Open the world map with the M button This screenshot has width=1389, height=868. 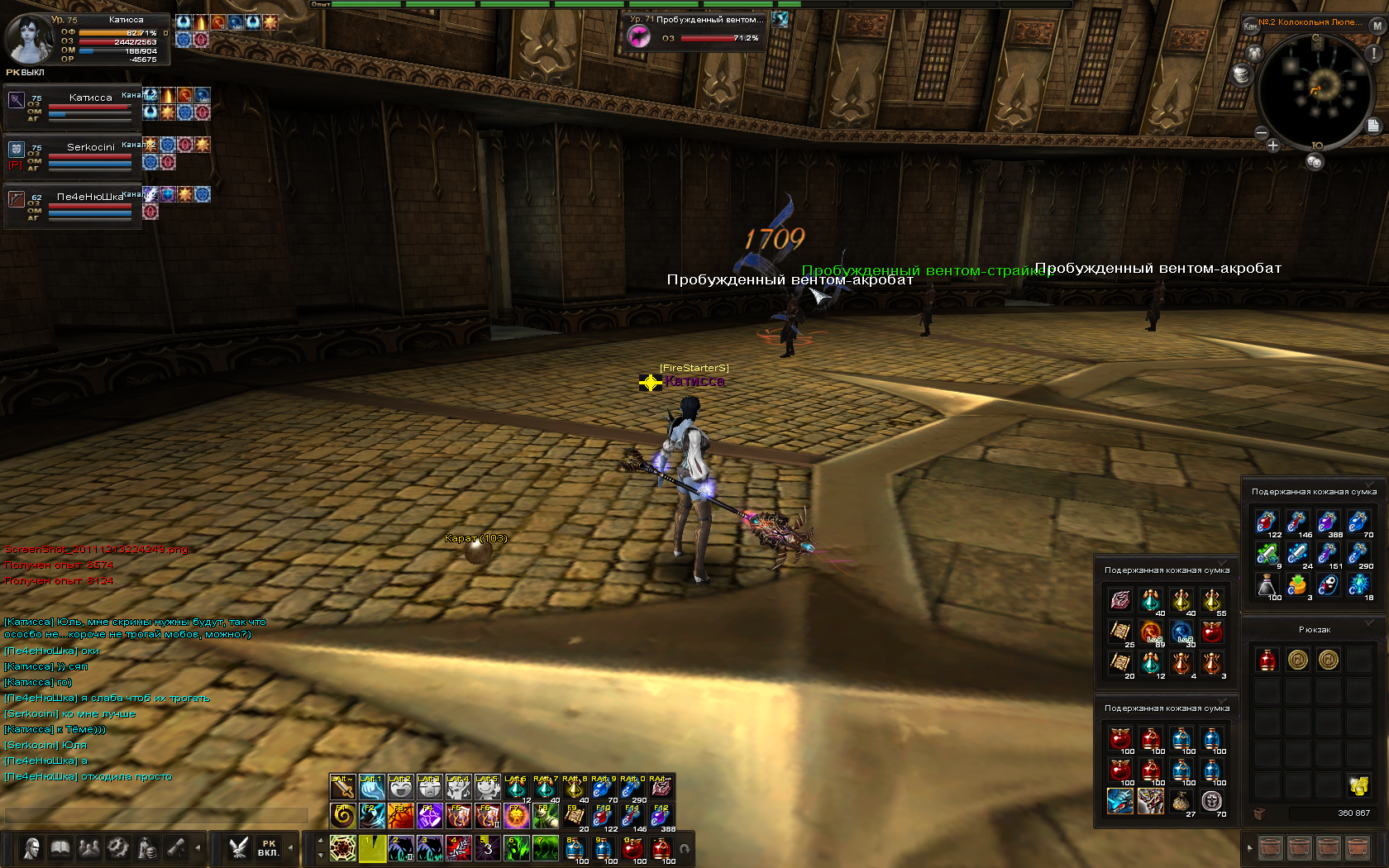tap(1377, 26)
